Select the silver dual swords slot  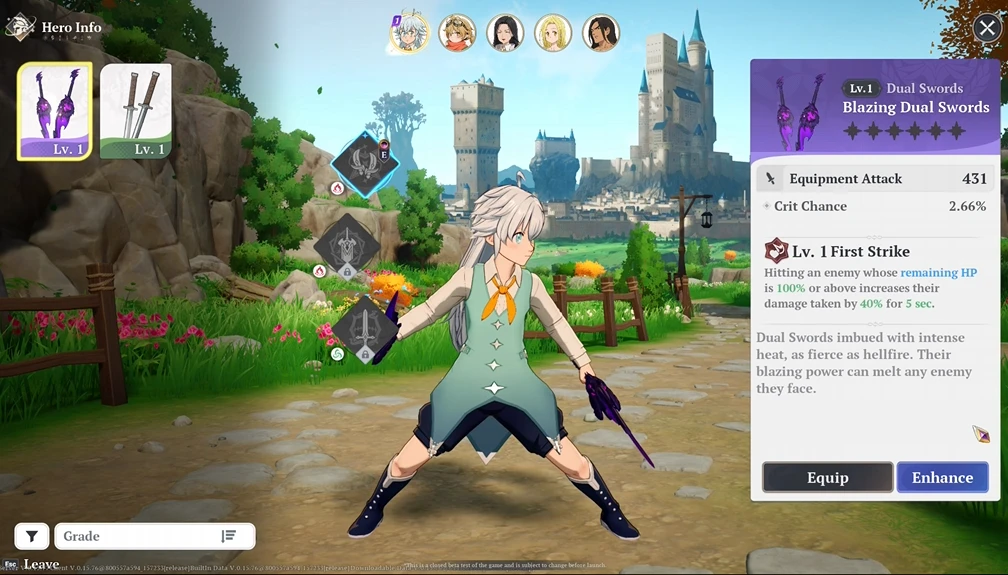pyautogui.click(x=136, y=111)
